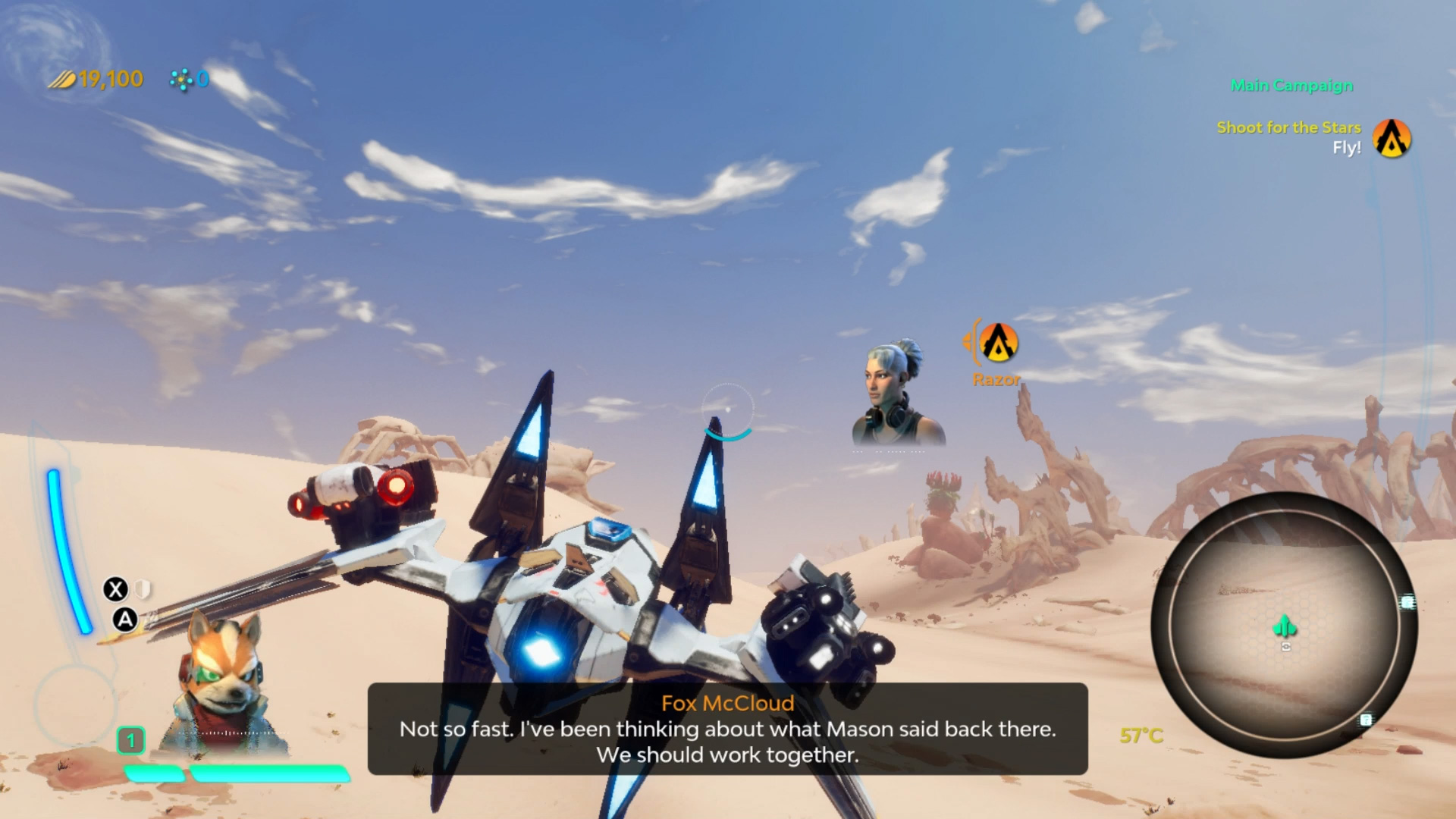Select the Shoot for the Stars mission icon
The image size is (1456, 819).
tap(1392, 138)
